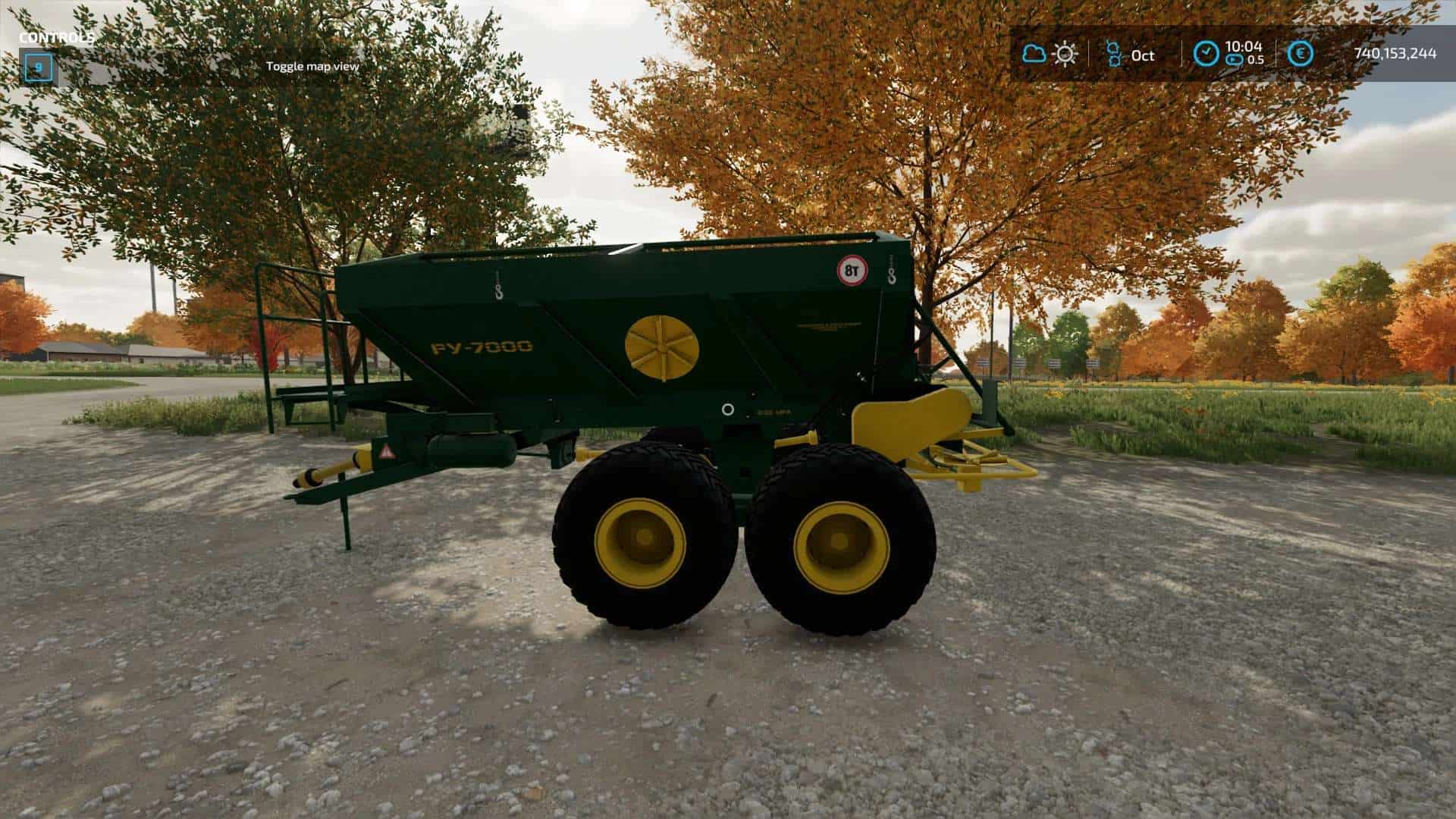The width and height of the screenshot is (1456, 819).
Task: Open the Oct month selector
Action: click(x=1142, y=55)
